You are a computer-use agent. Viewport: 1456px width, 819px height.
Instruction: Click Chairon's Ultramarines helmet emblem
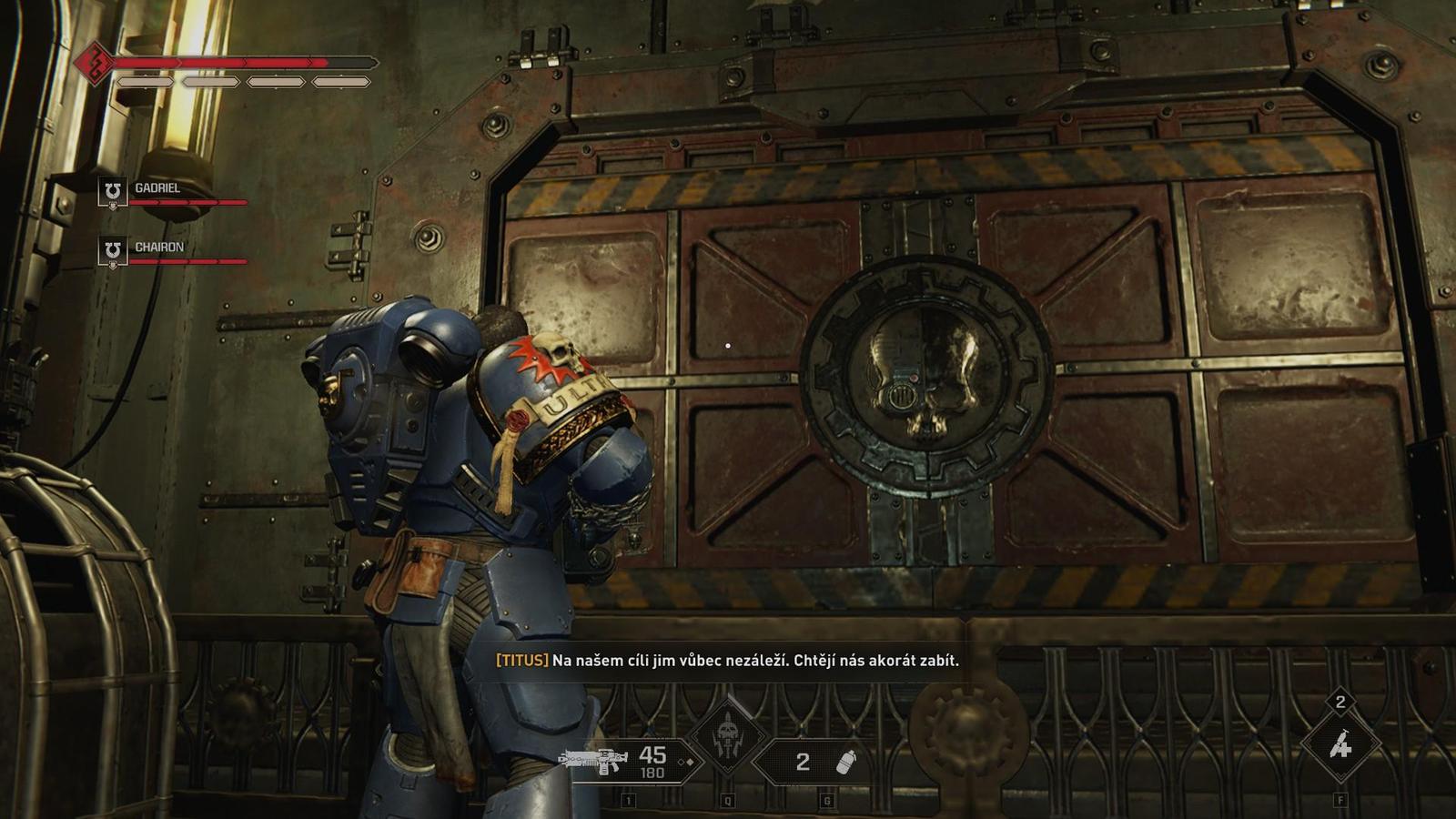112,247
